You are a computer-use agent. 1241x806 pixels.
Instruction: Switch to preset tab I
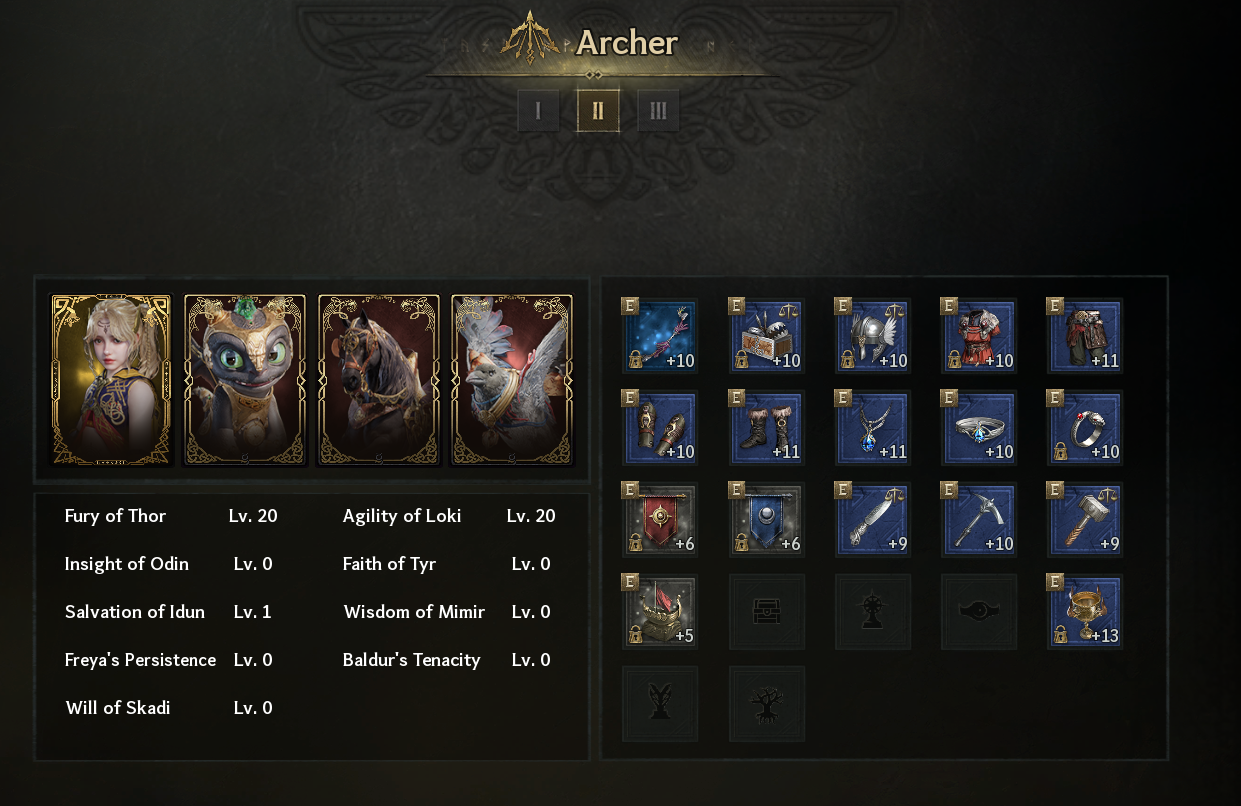pos(538,111)
